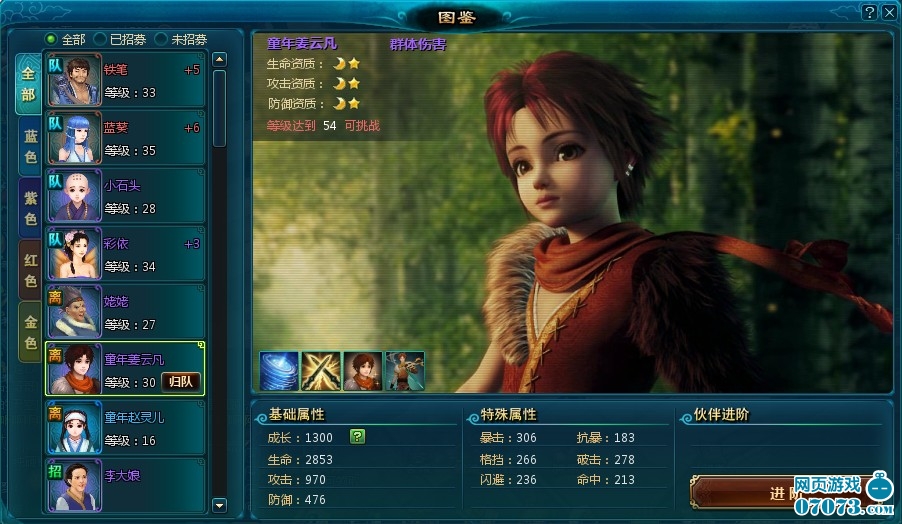Viewport: 902px width, 524px height.
Task: Select the 李大娘 partner row
Action: [125, 485]
